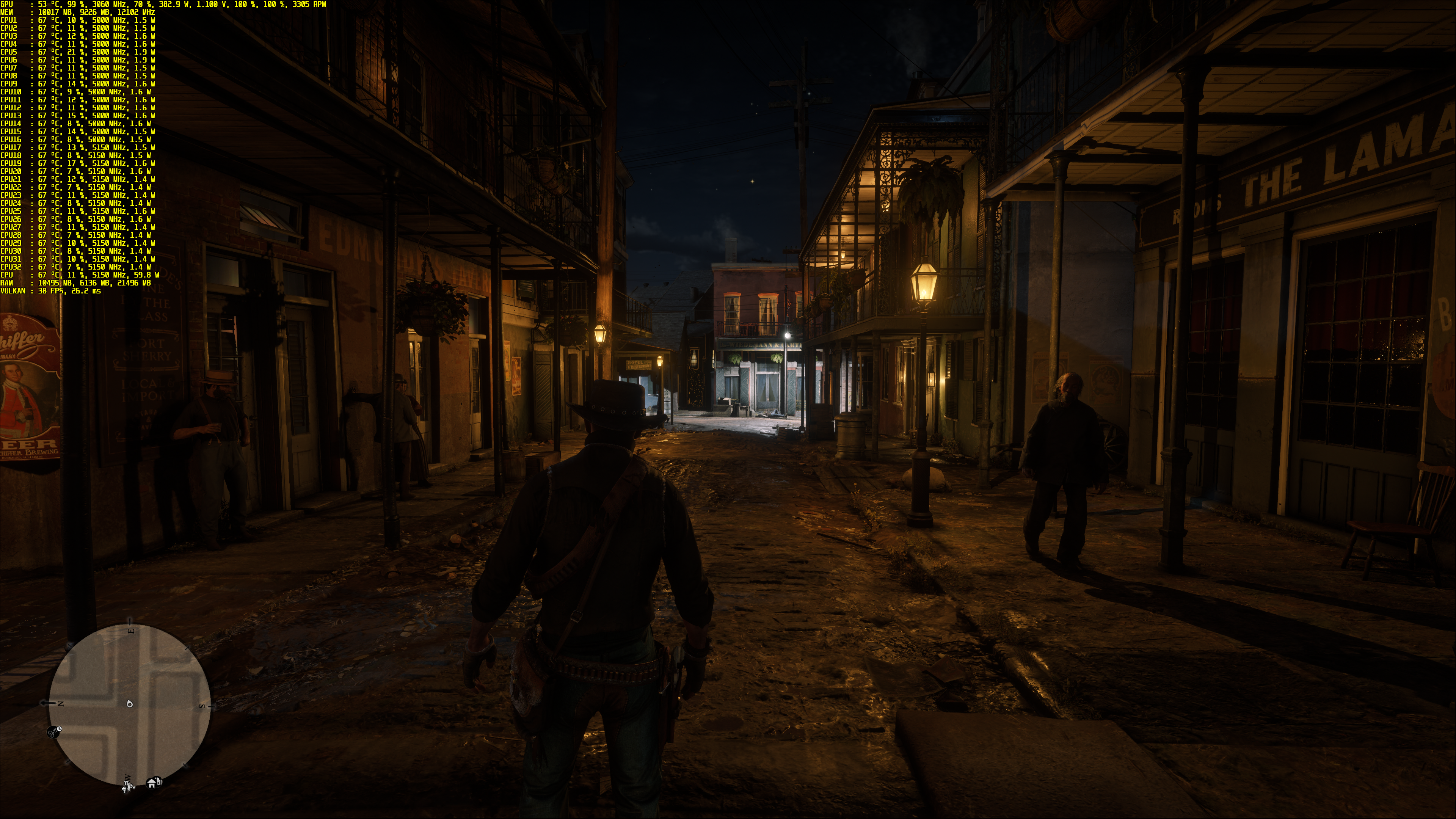Click the player position marker on minimap
Image resolution: width=1456 pixels, height=819 pixels.
130,704
